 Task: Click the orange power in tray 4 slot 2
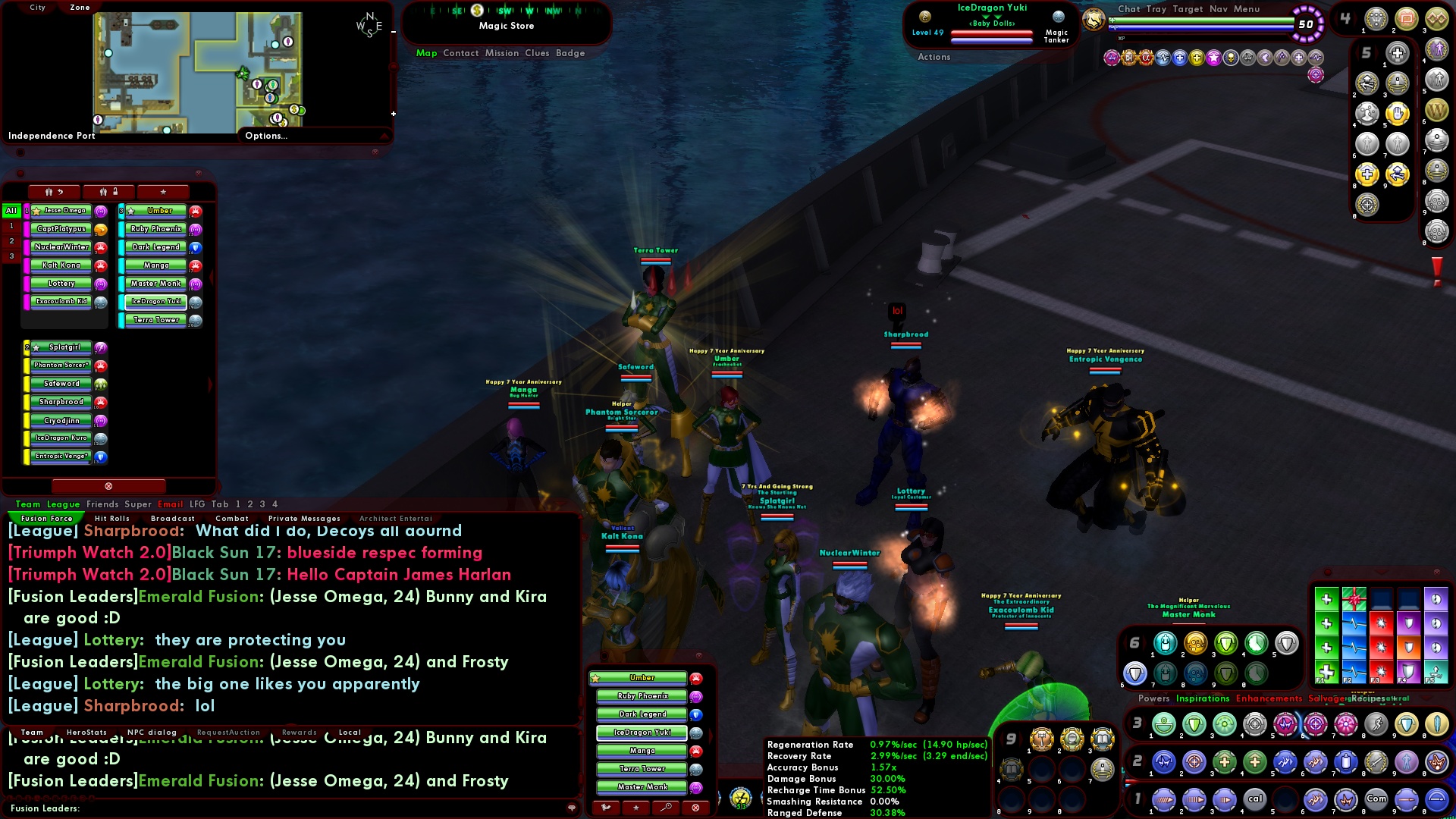(1406, 18)
